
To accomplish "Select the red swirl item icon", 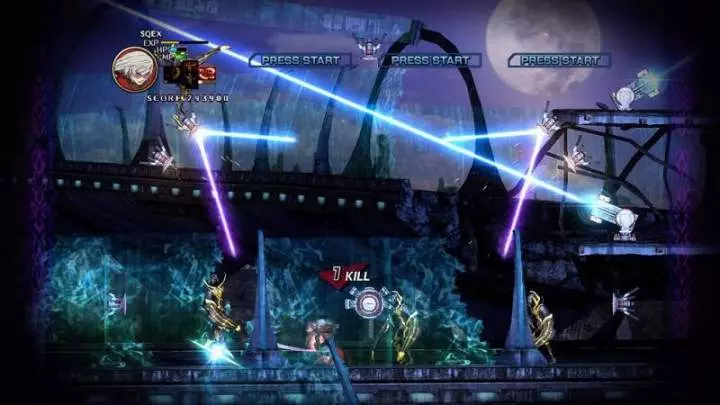I will tap(207, 73).
